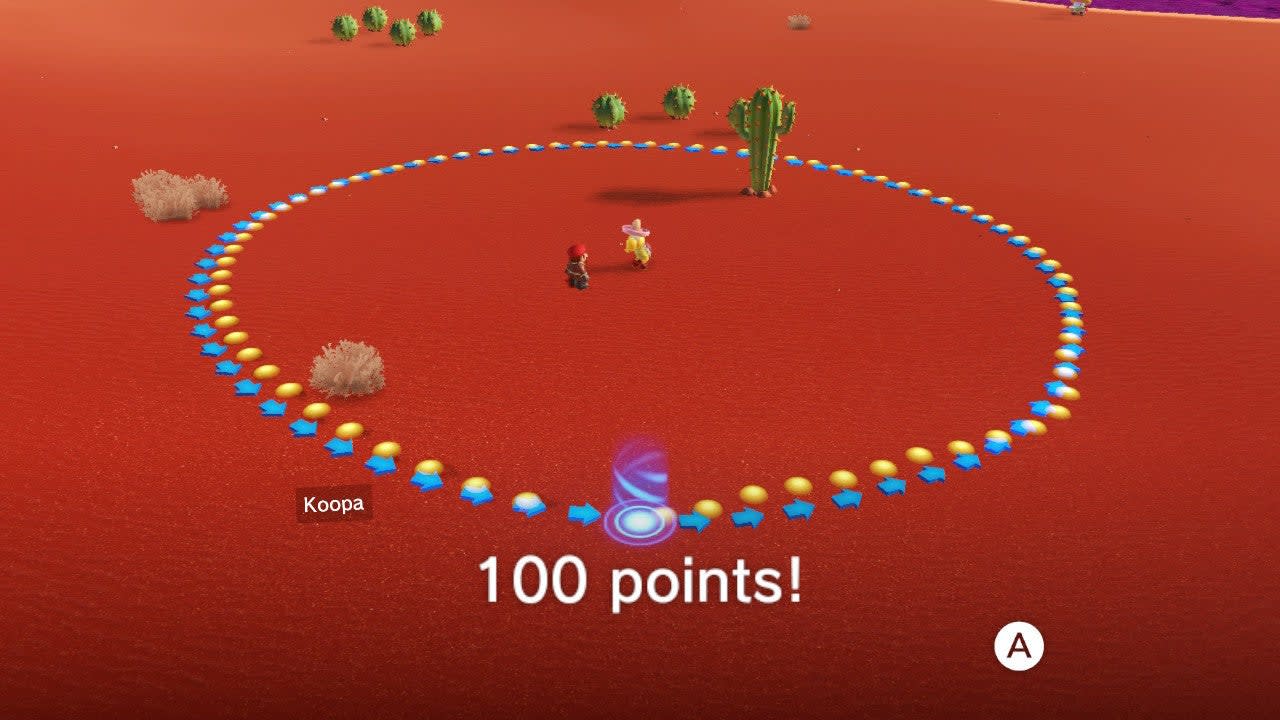
Task: Click the glowing ring at the swirl's base
Action: pos(638,520)
